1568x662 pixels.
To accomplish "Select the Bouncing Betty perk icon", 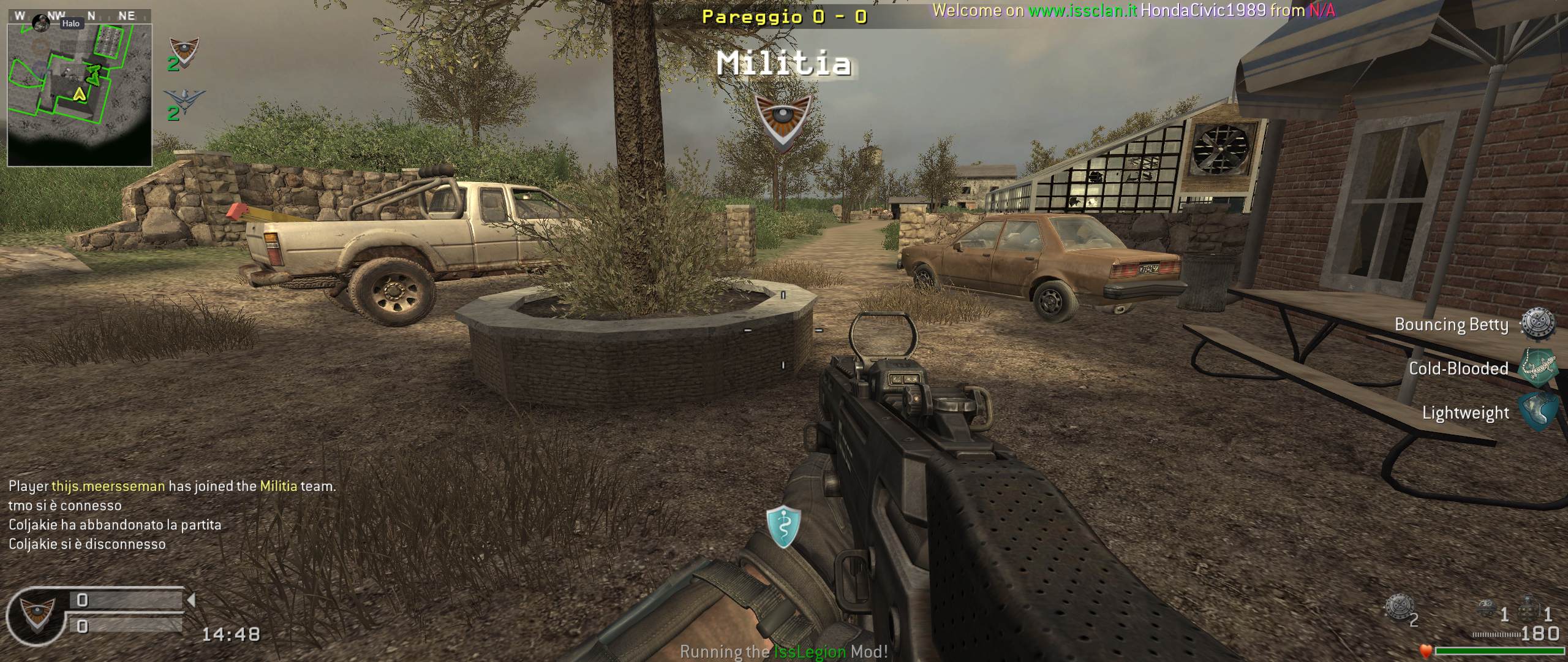I will pyautogui.click(x=1539, y=324).
